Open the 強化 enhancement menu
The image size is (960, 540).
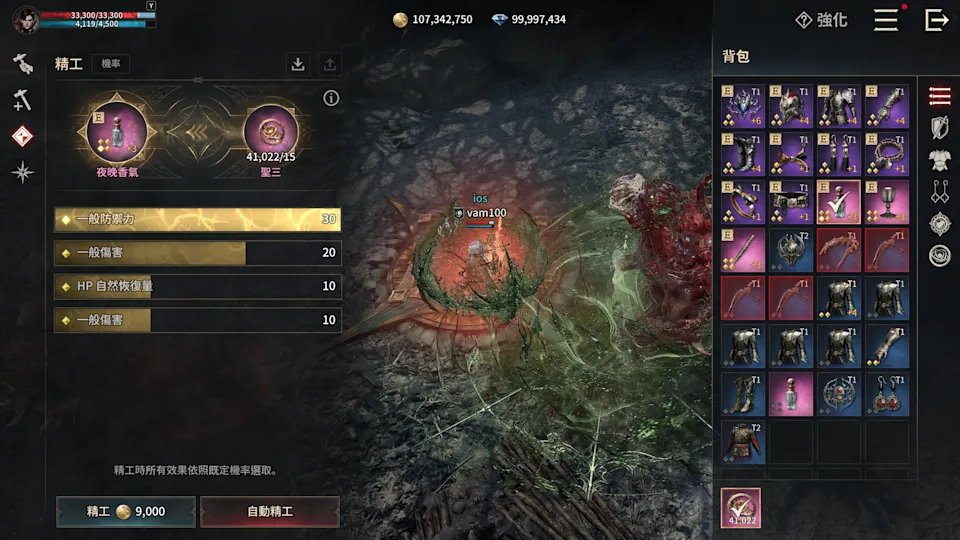click(x=821, y=20)
